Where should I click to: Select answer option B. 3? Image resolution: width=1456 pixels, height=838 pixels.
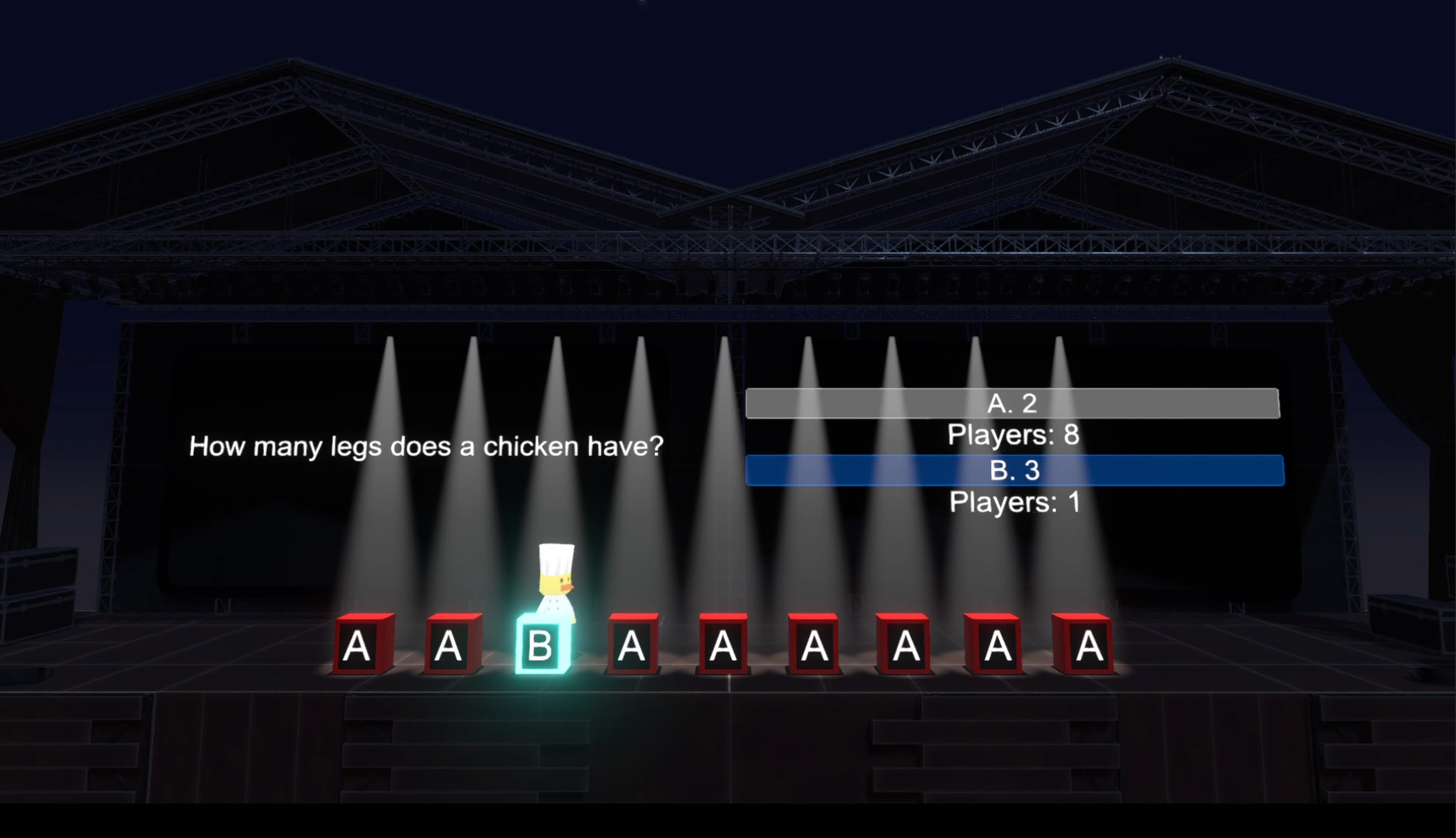[x=1014, y=470]
